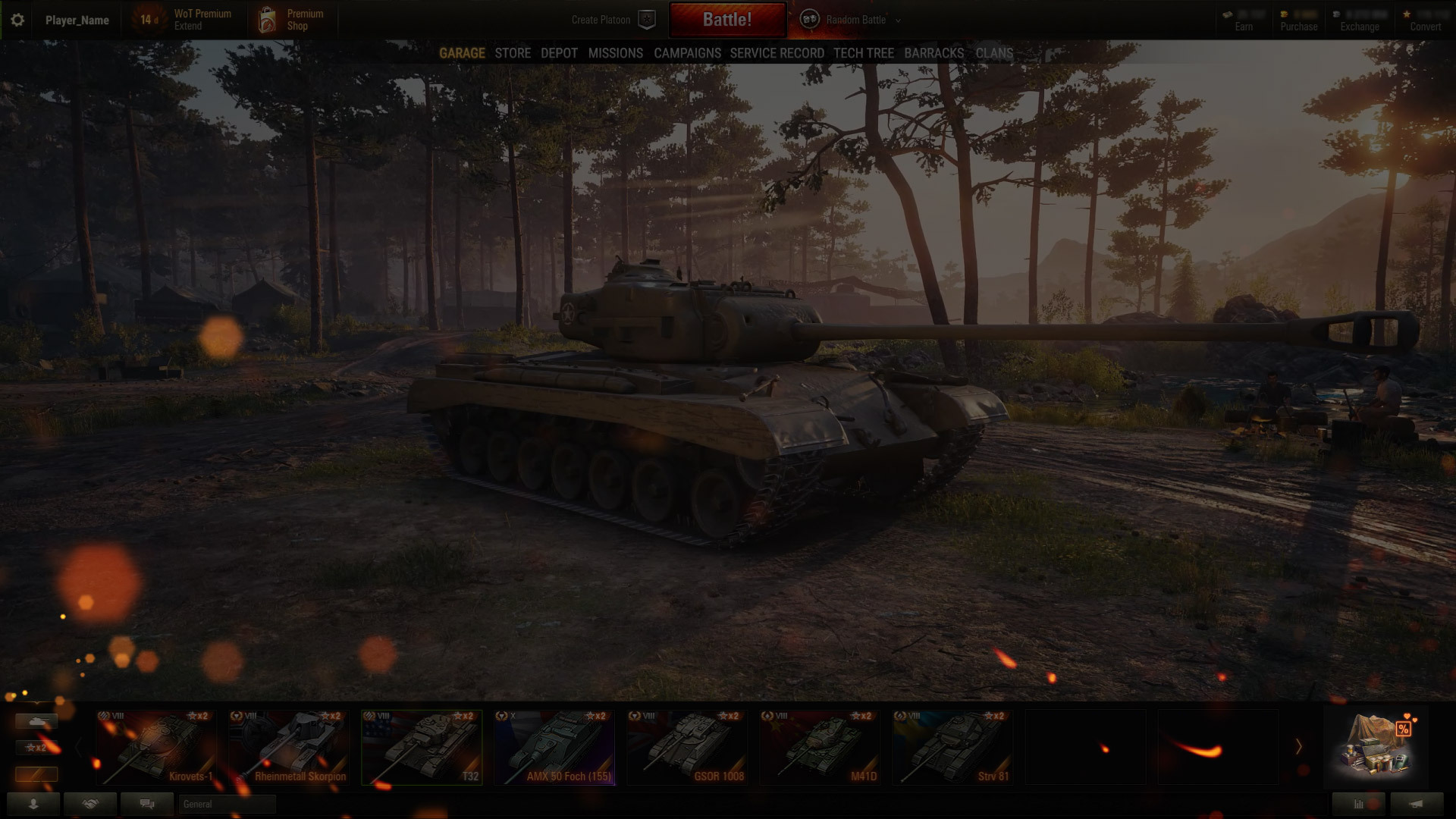View the Tech Tree tab

863,53
